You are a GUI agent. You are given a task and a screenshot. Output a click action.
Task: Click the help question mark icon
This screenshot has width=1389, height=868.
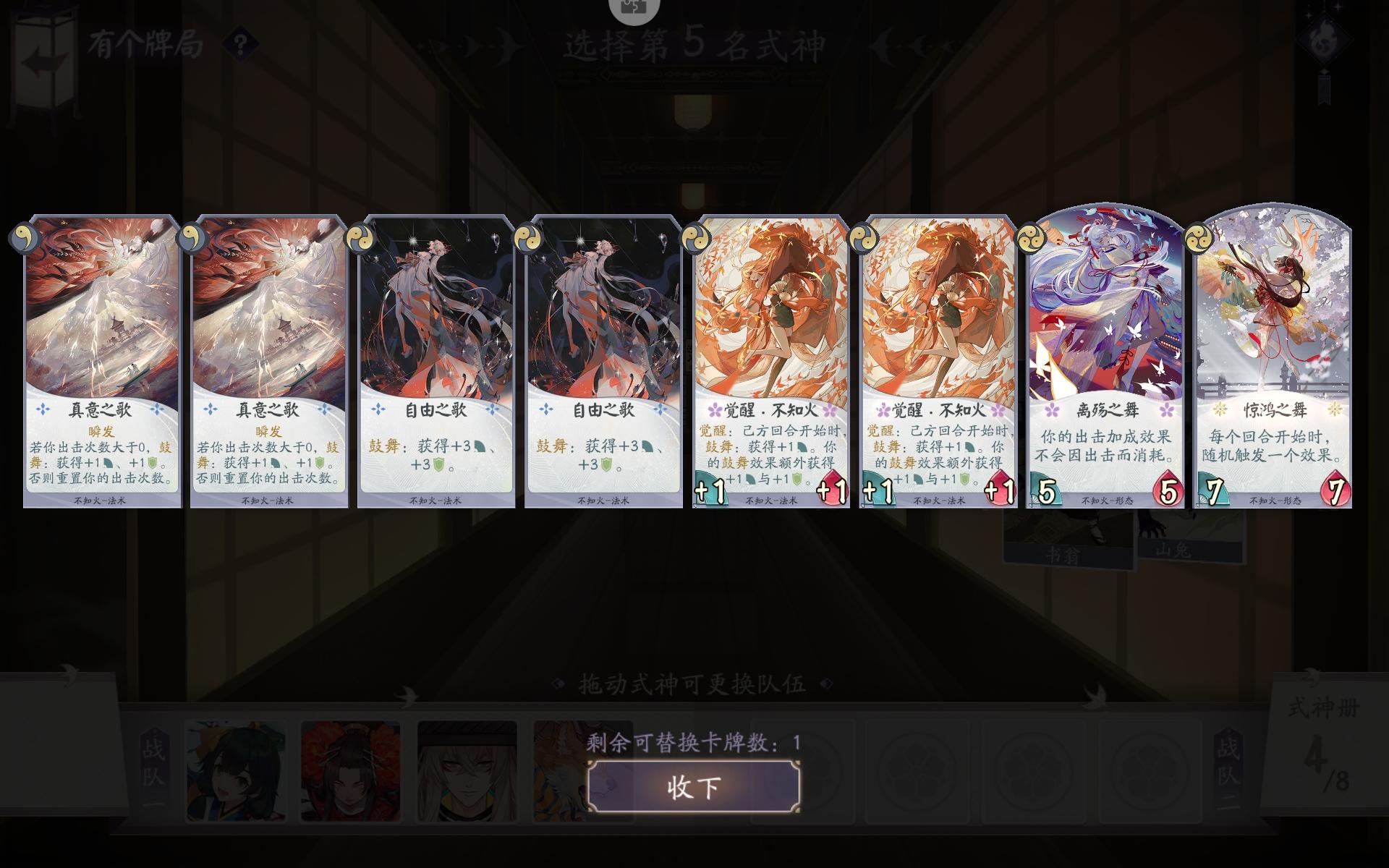pyautogui.click(x=239, y=45)
